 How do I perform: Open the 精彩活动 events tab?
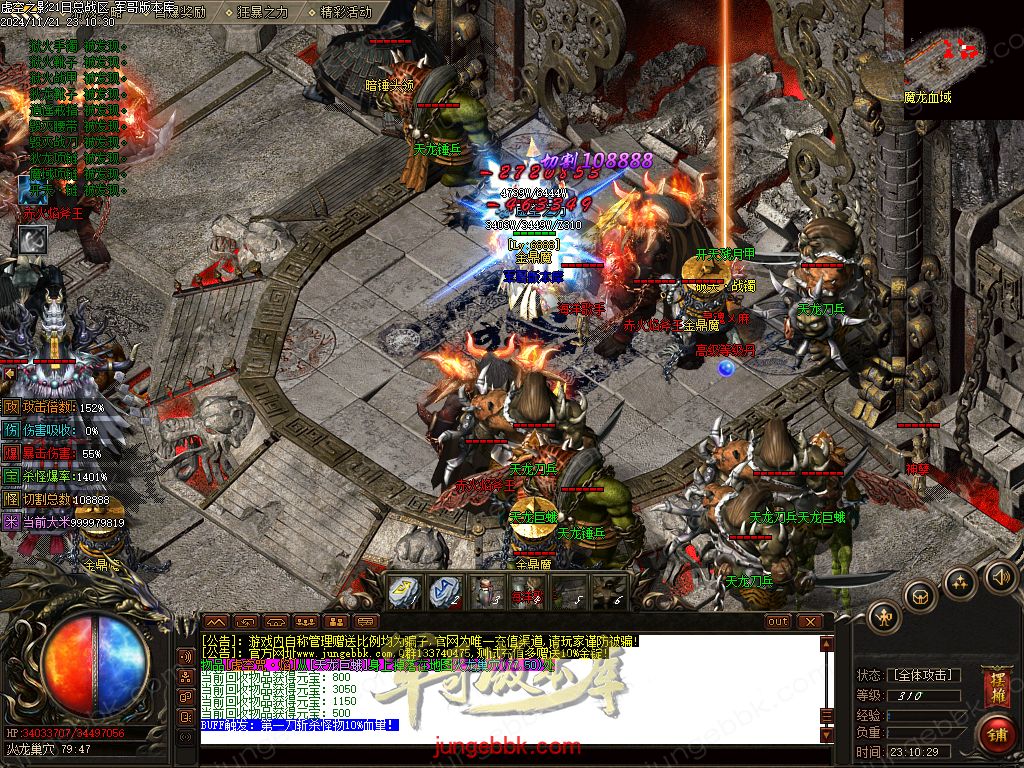pyautogui.click(x=345, y=12)
